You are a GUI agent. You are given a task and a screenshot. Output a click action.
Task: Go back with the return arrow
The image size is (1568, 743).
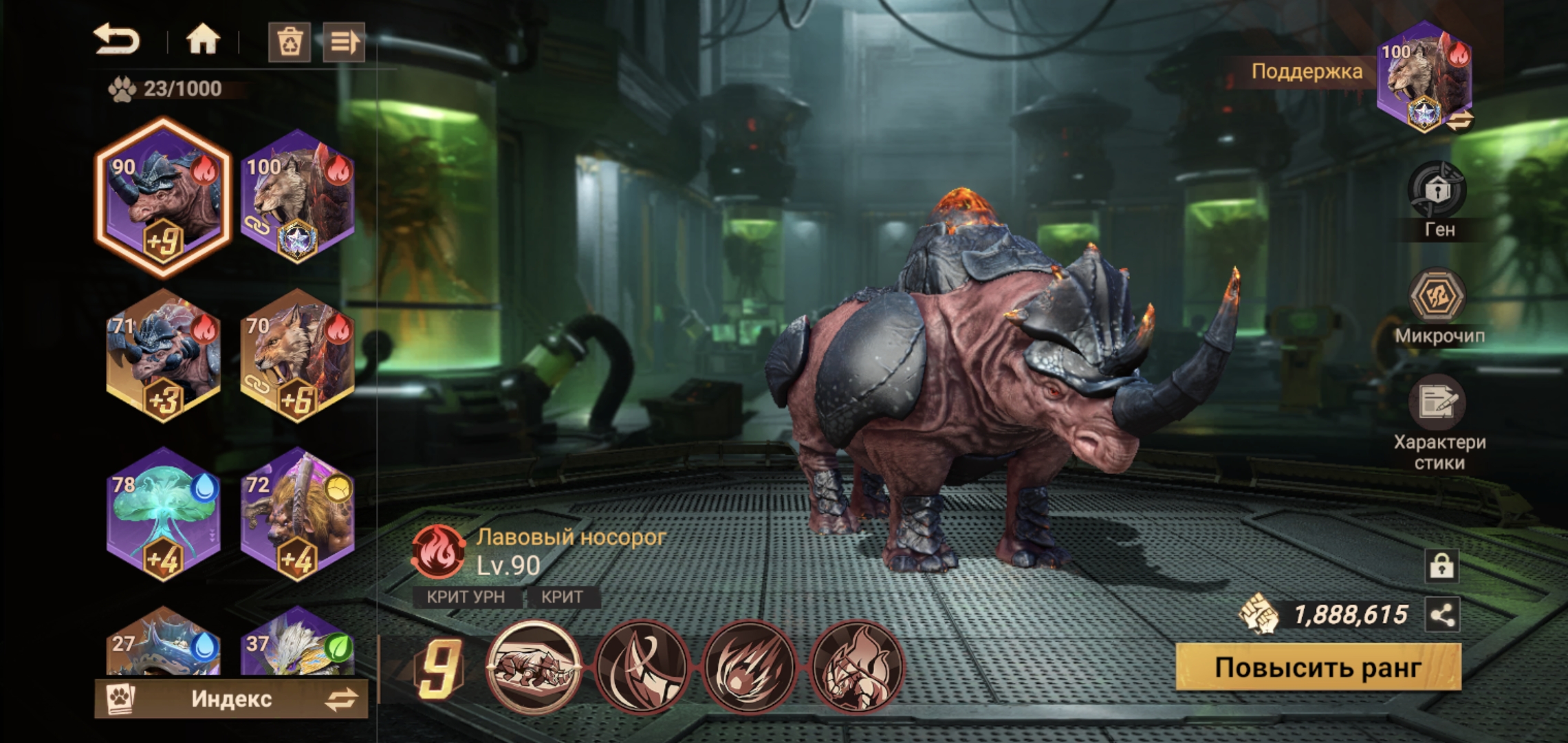[117, 40]
